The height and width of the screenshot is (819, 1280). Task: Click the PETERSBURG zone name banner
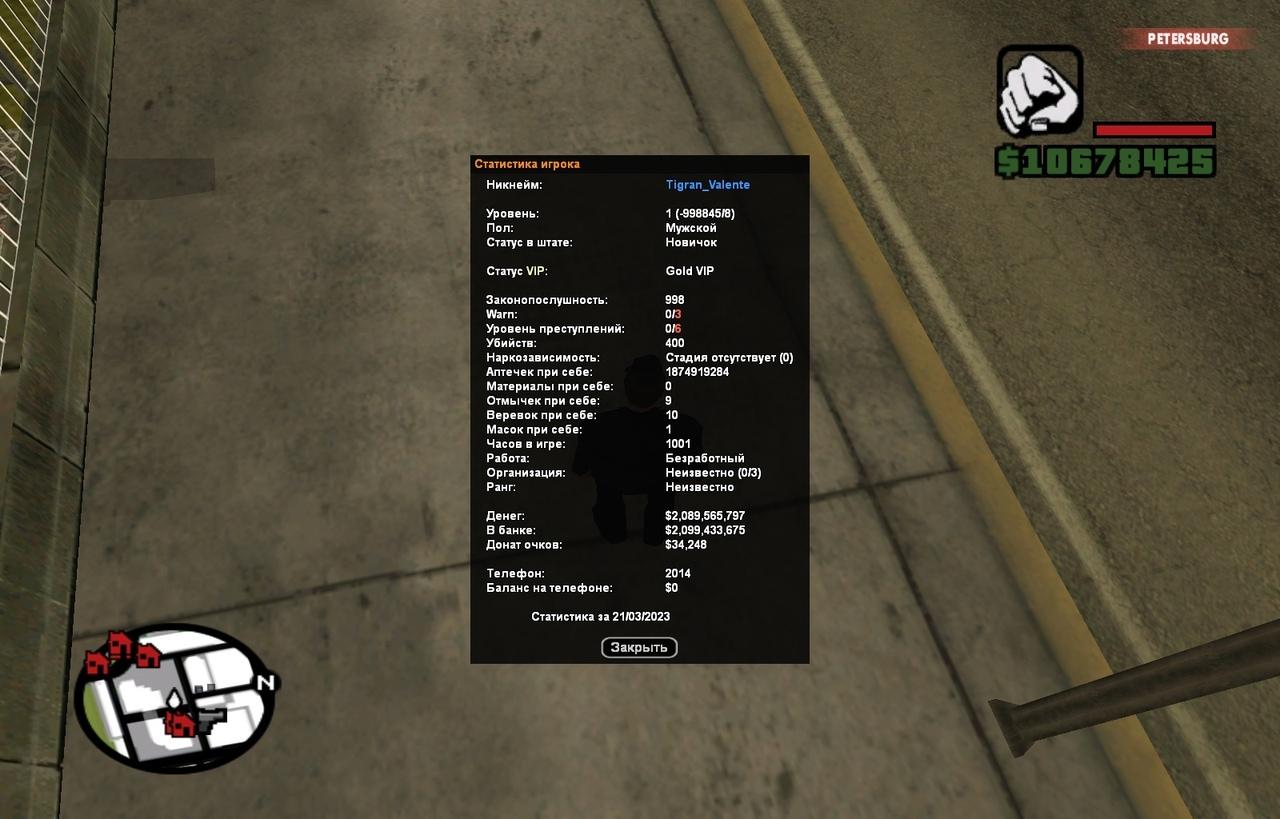pyautogui.click(x=1187, y=39)
